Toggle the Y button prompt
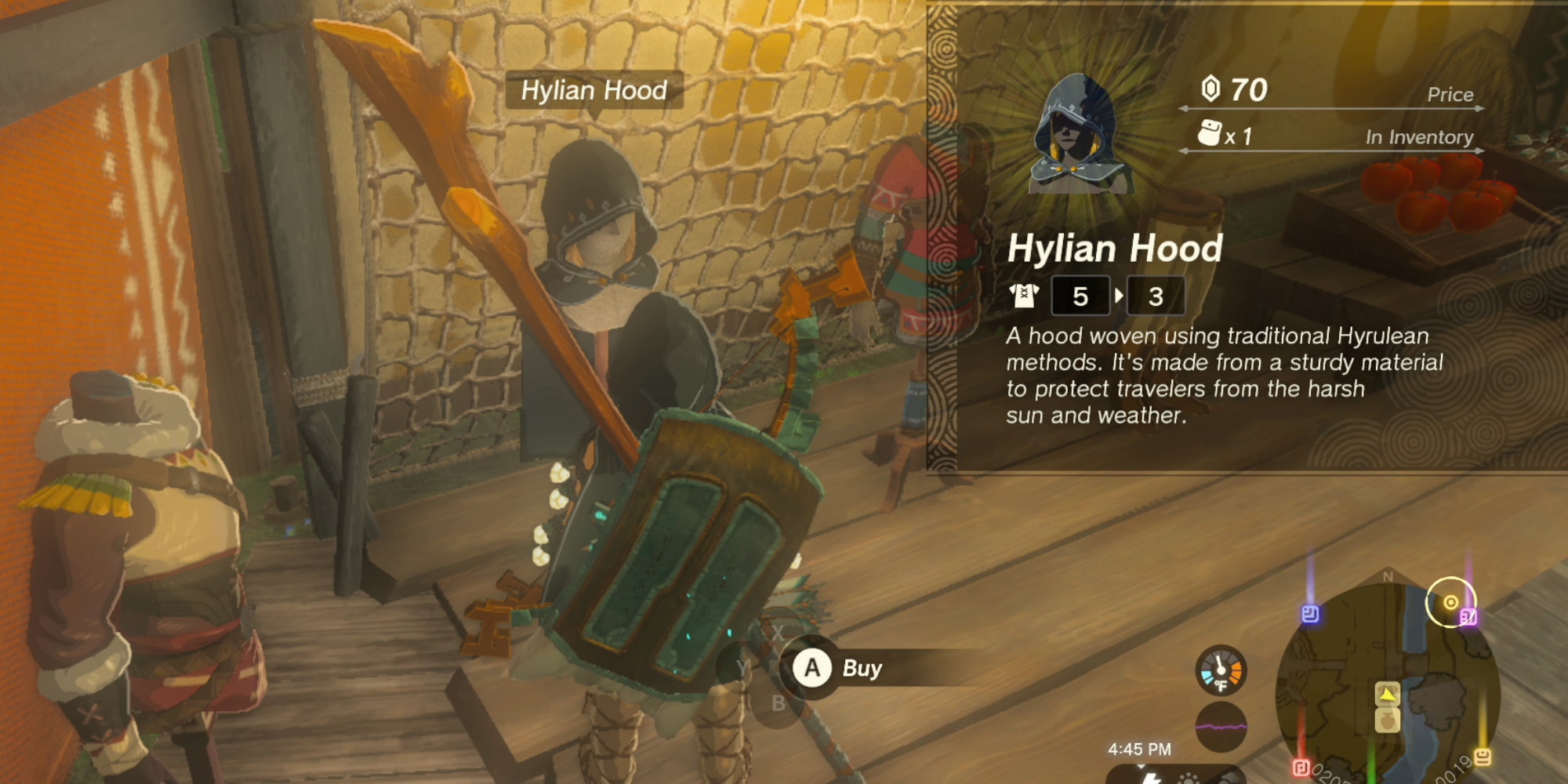The image size is (1568, 784). (742, 668)
